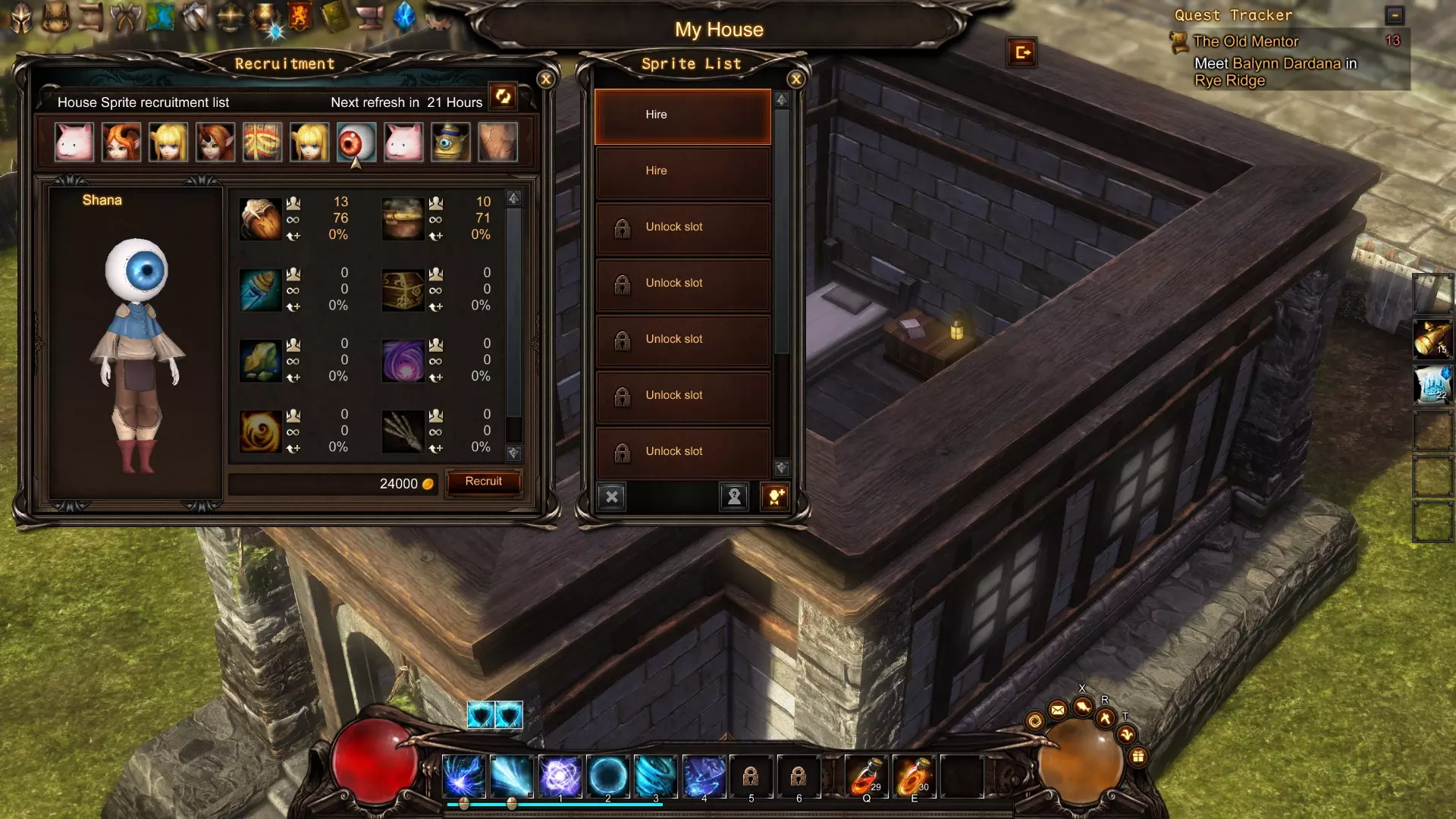Screen dimensions: 1456x819
Task: Select the red eyeball sprite portrait
Action: tap(356, 142)
